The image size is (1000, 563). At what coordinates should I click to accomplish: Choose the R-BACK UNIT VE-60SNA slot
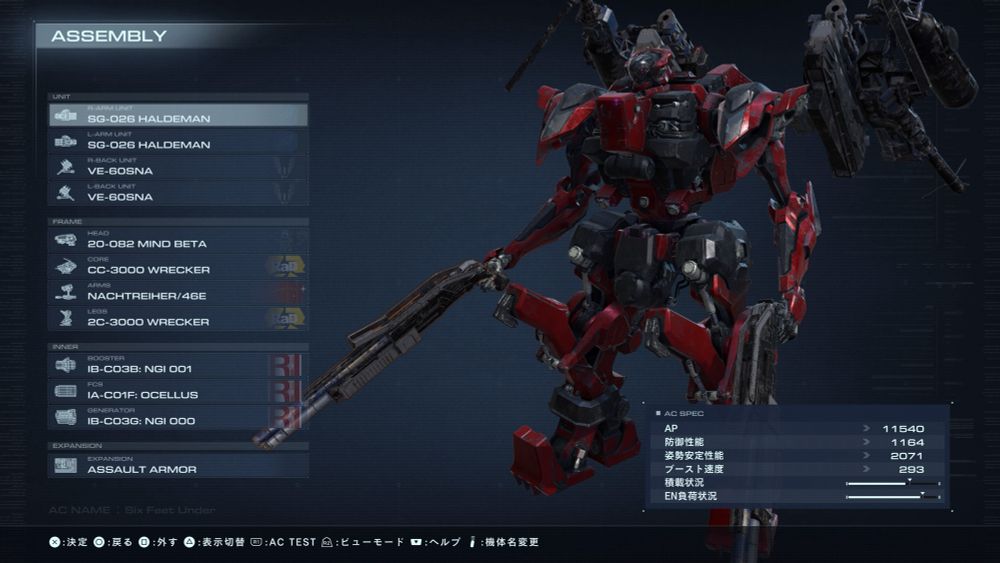(178, 167)
